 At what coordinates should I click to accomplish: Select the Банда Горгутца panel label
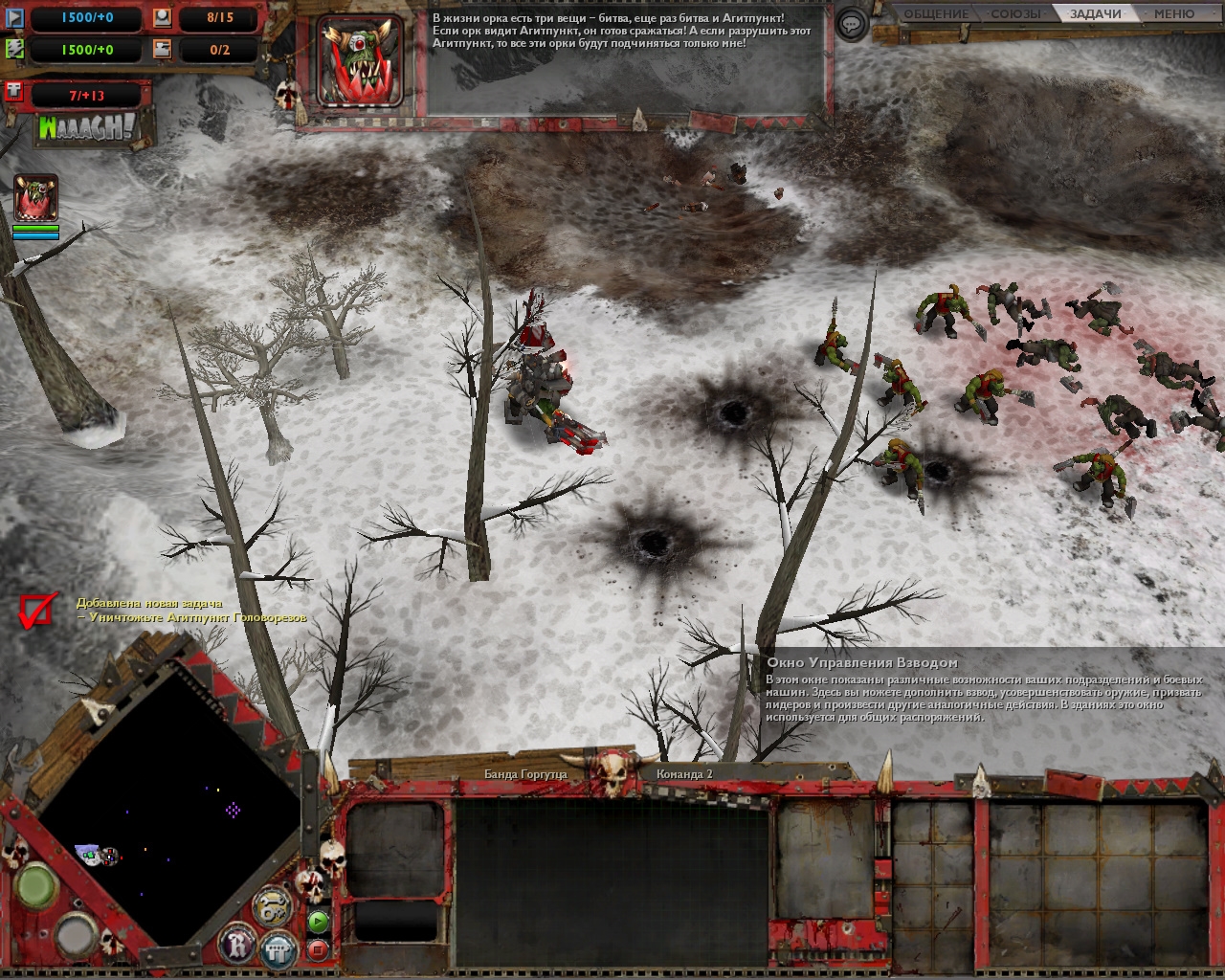[x=525, y=773]
